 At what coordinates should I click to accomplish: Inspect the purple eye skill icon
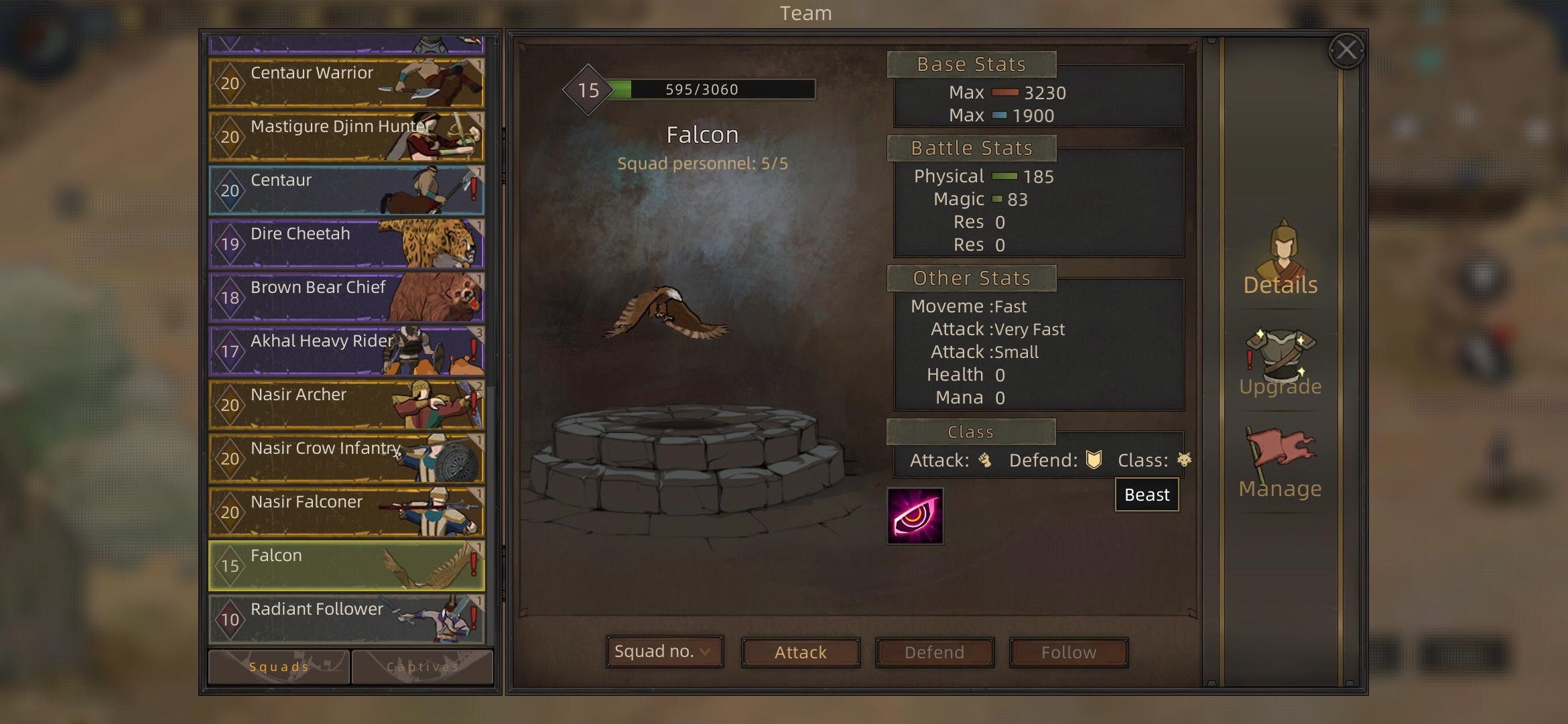(x=915, y=516)
